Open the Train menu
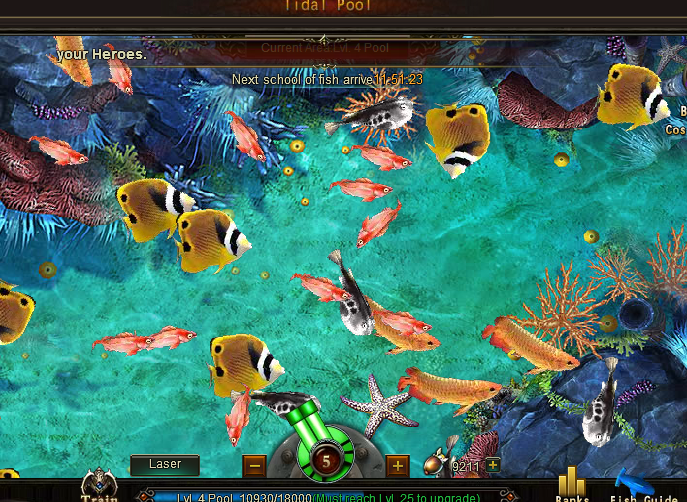687x502 pixels. click(x=99, y=487)
